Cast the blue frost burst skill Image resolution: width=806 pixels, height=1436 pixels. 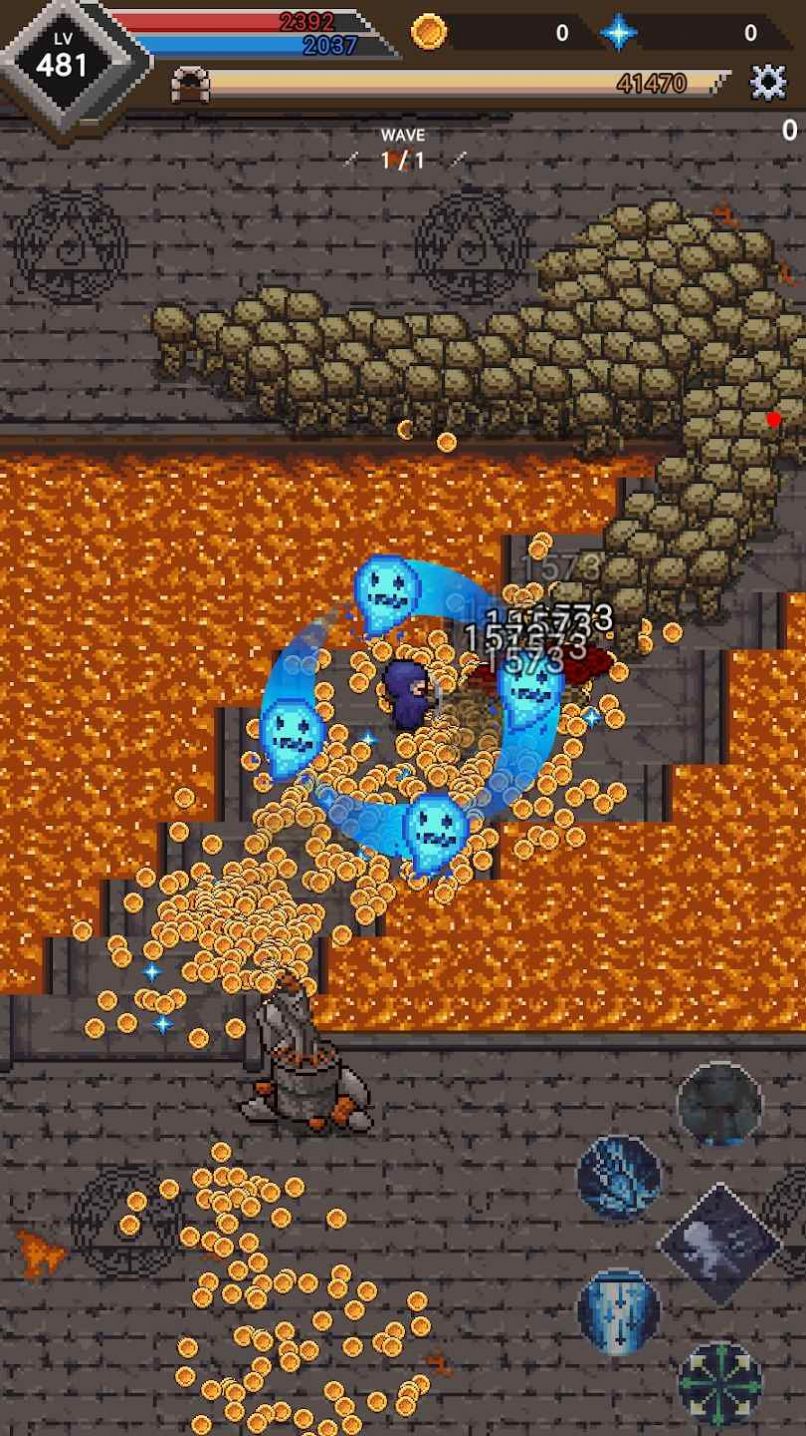click(619, 1177)
